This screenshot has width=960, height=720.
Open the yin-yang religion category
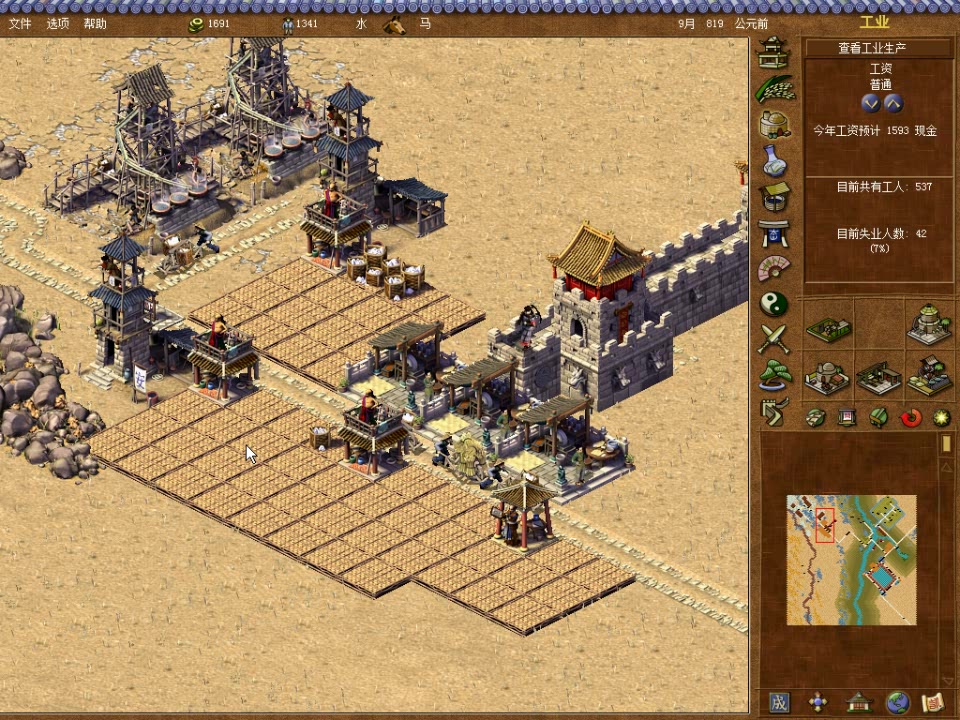click(773, 303)
